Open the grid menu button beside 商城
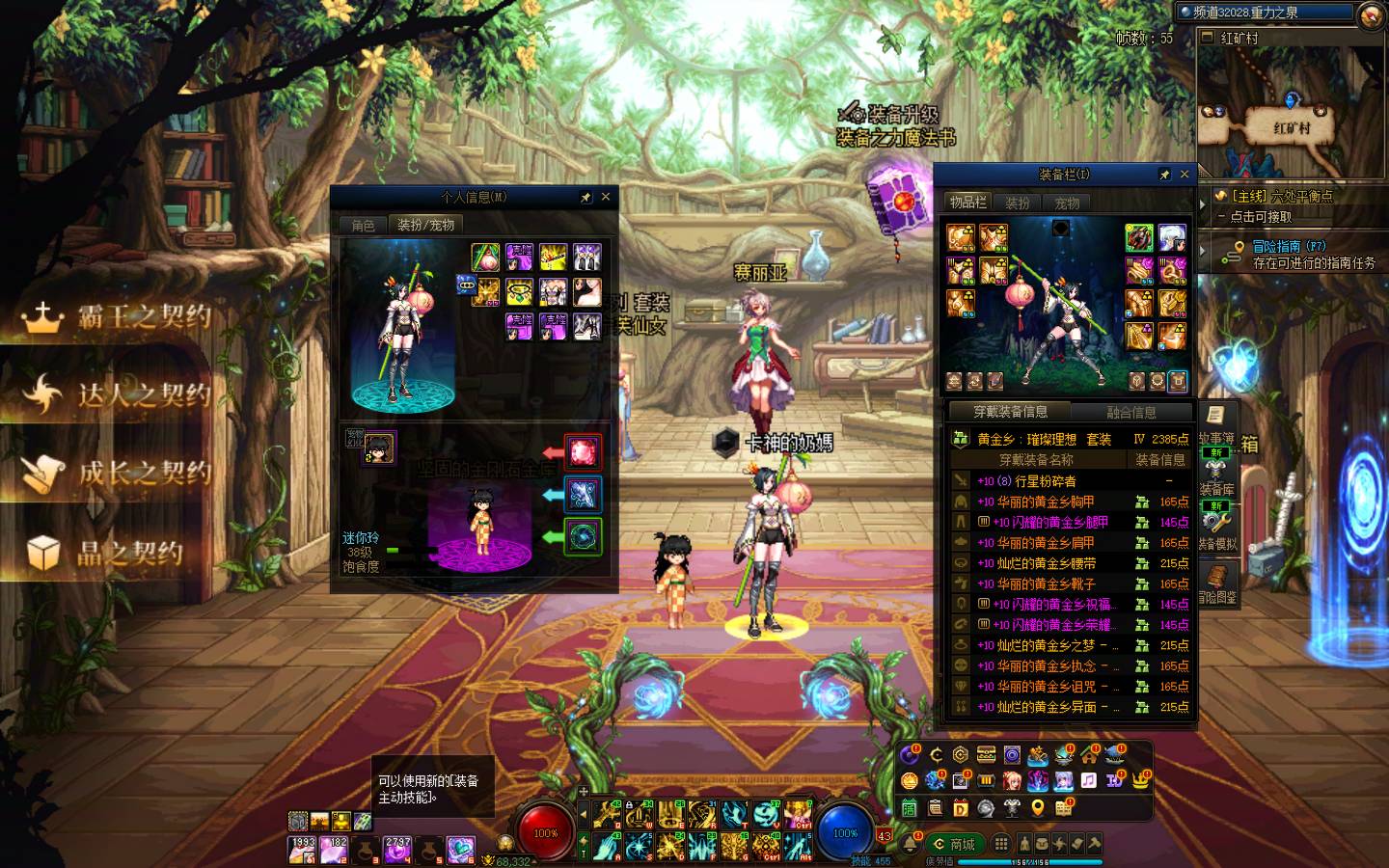Screen dimensions: 1389x868 (x=1001, y=844)
